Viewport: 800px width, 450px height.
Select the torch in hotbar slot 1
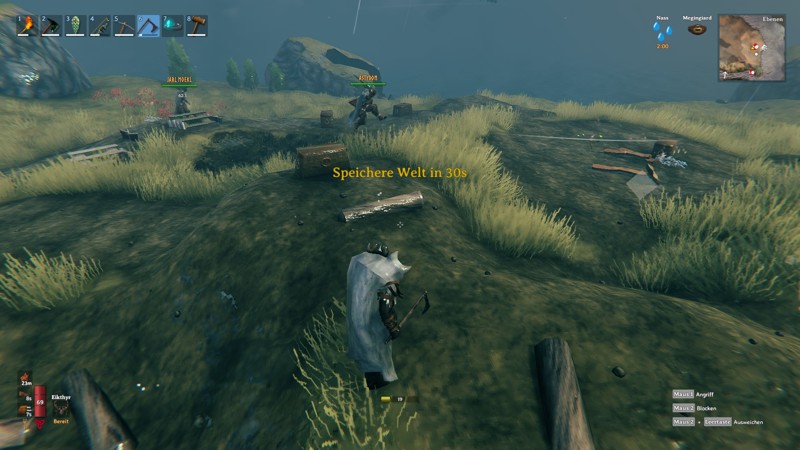click(x=26, y=26)
